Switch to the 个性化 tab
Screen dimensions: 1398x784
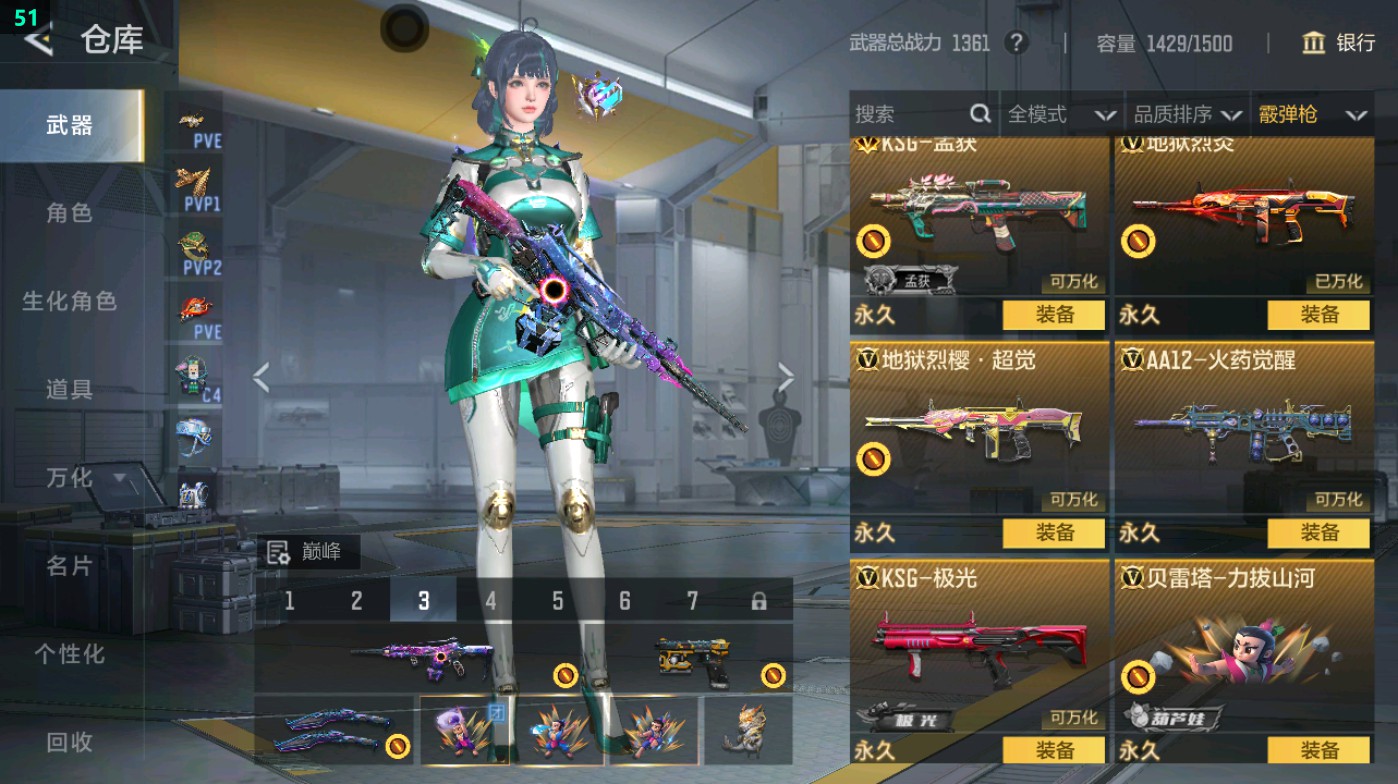(x=69, y=654)
